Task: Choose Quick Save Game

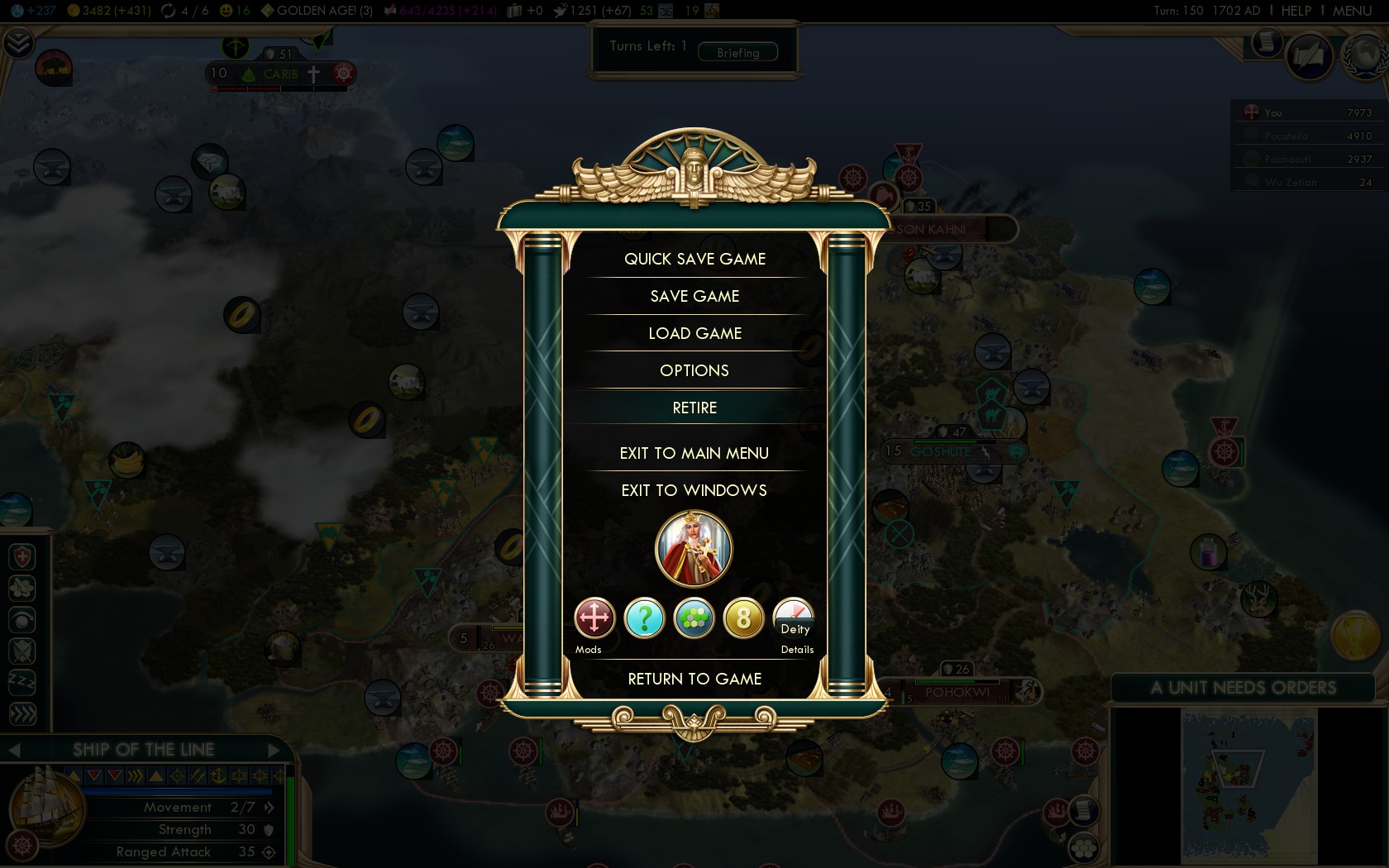Action: (x=694, y=259)
